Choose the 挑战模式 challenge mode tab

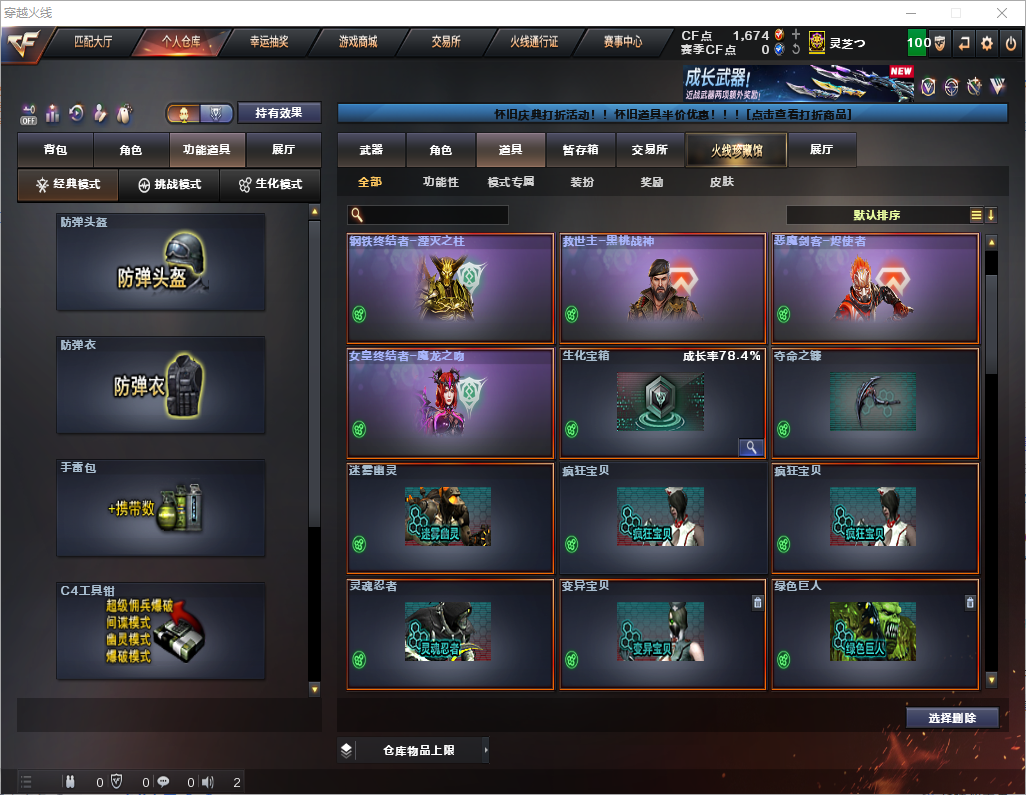pos(170,185)
